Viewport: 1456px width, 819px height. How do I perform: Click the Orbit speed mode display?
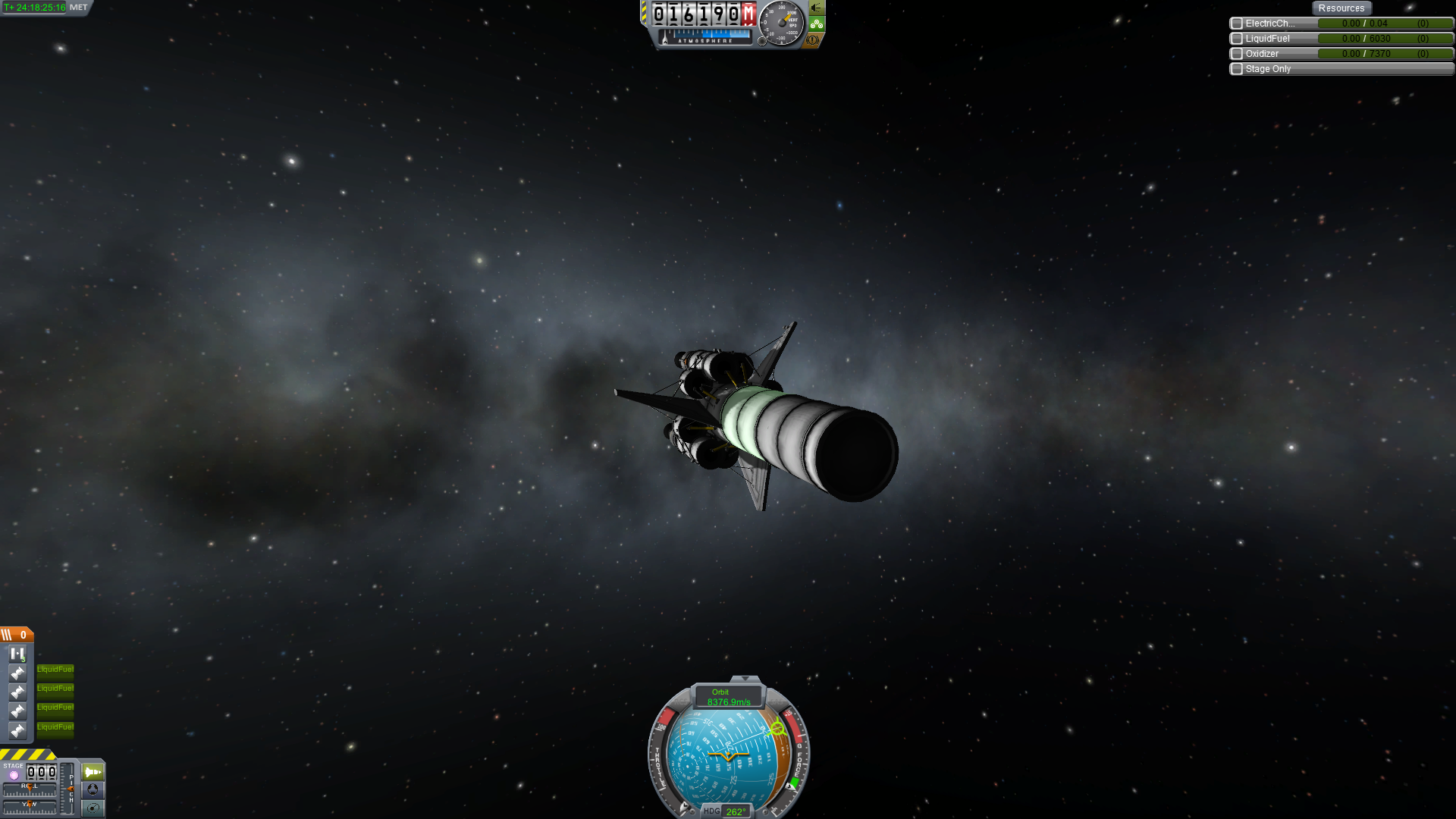click(x=728, y=697)
